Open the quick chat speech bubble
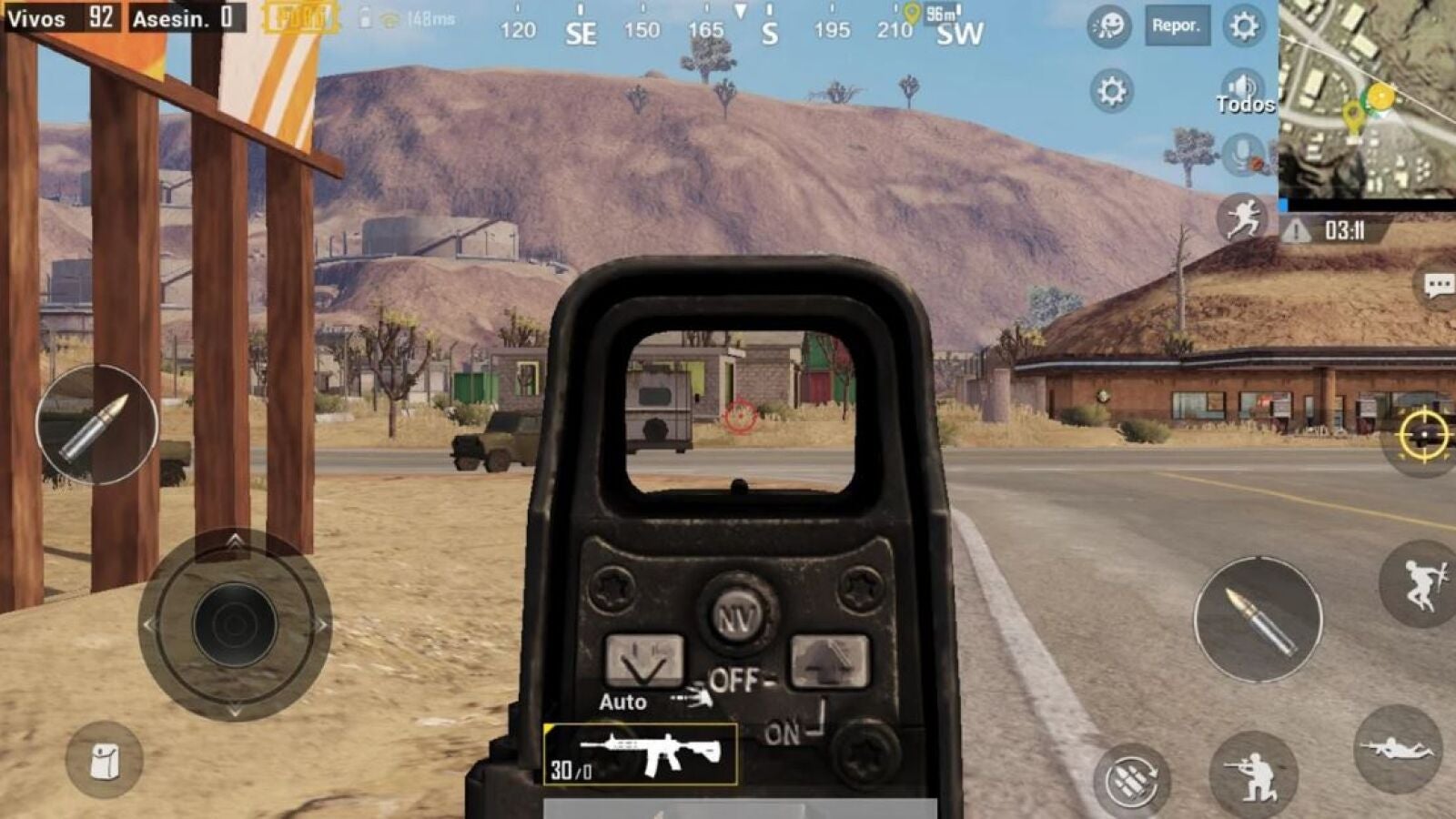 [x=1438, y=287]
